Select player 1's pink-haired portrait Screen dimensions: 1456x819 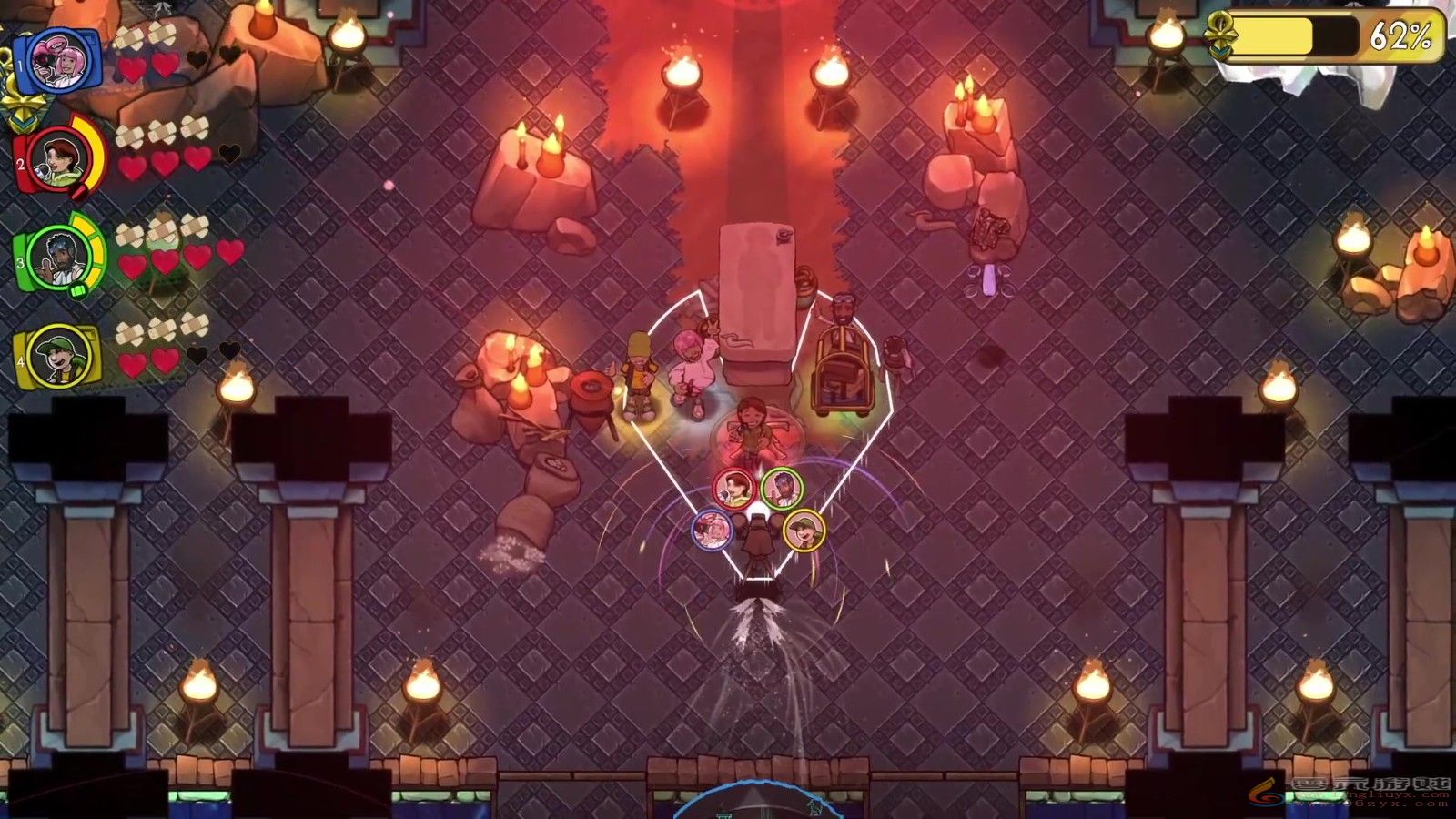click(60, 60)
